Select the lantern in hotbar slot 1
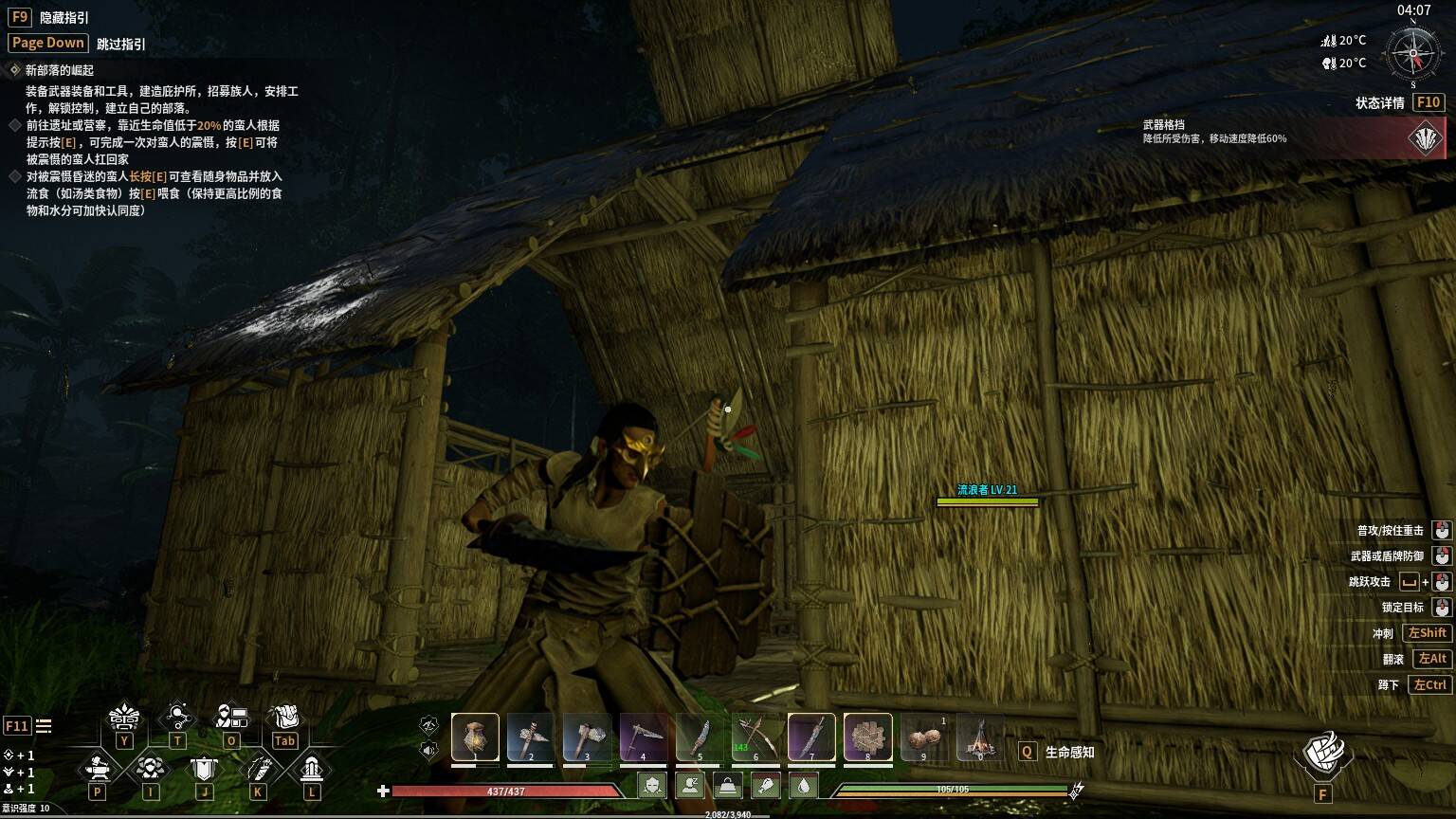The height and width of the screenshot is (819, 1456). point(475,737)
